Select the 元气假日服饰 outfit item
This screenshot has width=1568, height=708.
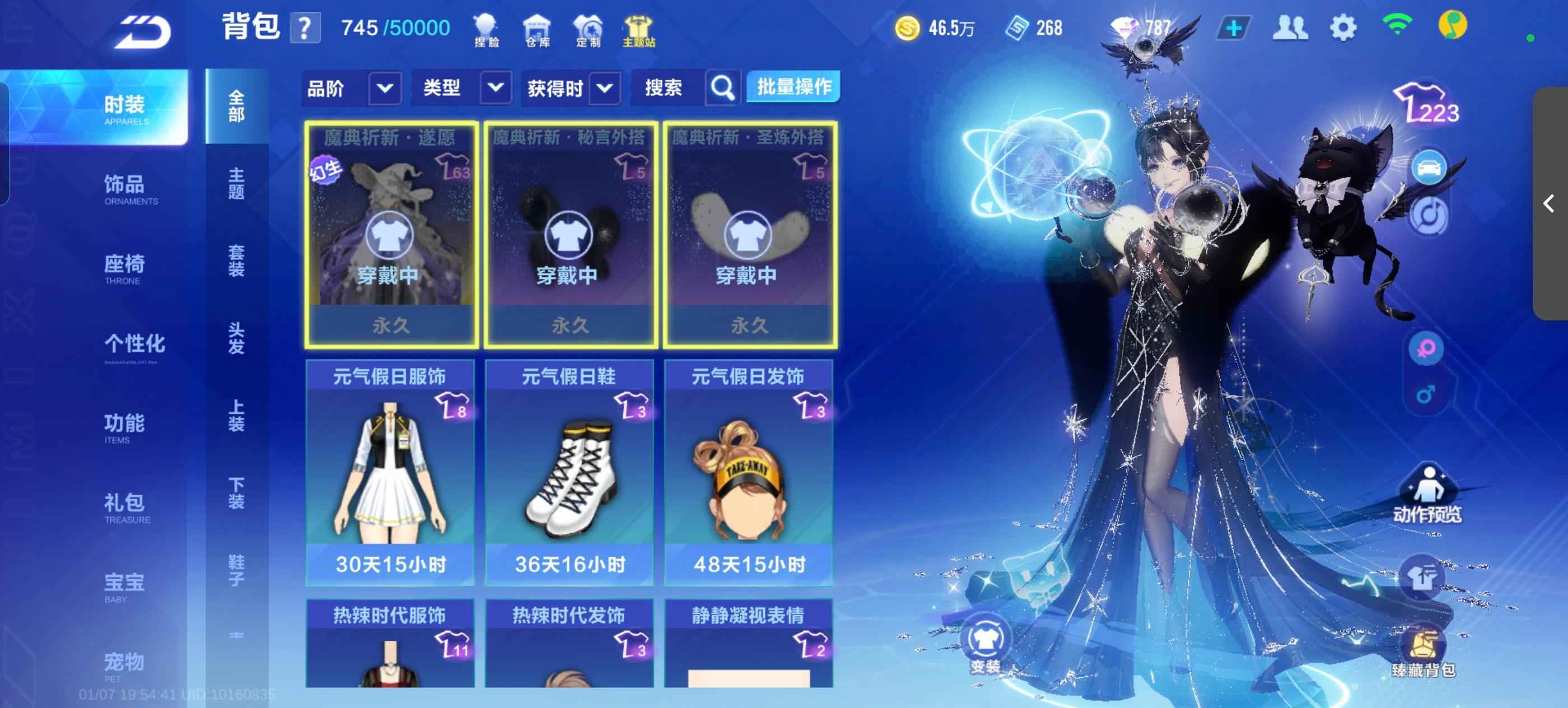tap(390, 472)
